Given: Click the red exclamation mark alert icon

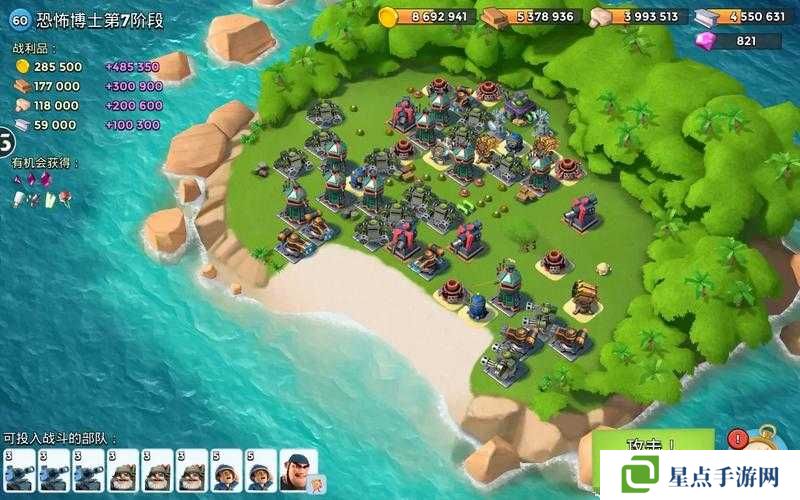Looking at the screenshot, I should tap(738, 438).
